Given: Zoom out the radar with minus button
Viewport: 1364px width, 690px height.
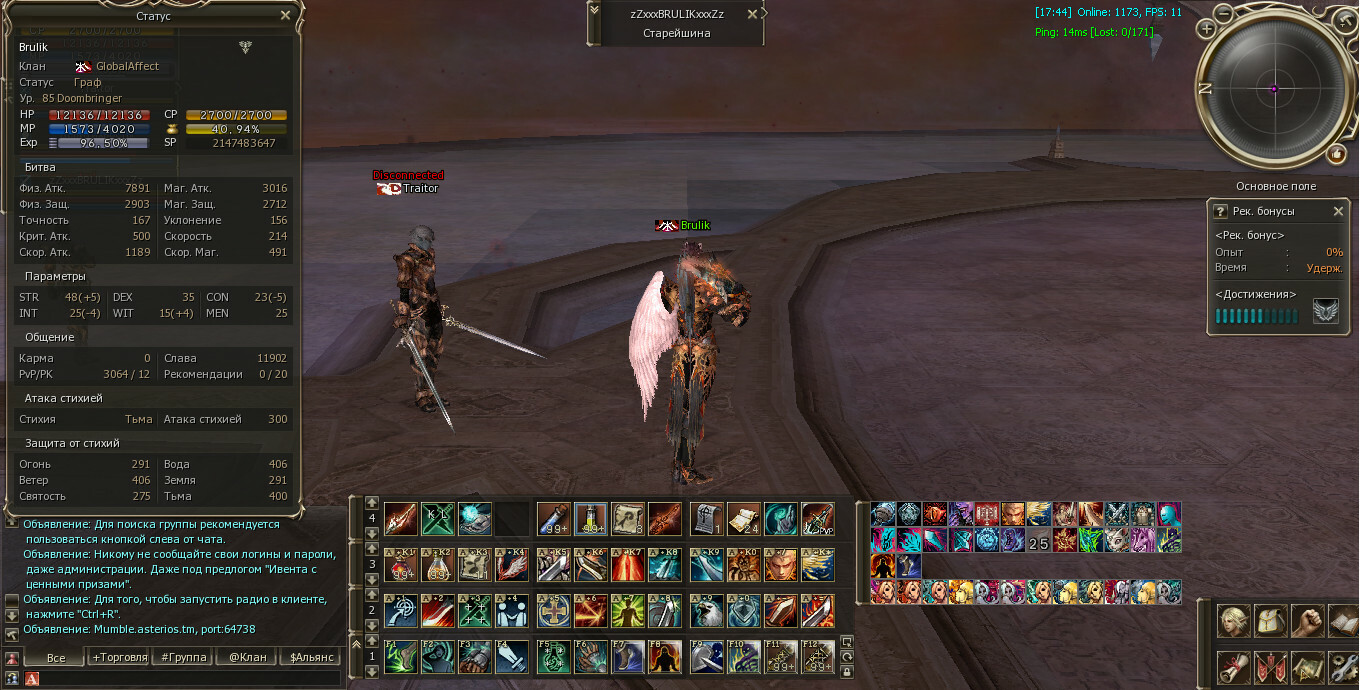Looking at the screenshot, I should point(1224,13).
